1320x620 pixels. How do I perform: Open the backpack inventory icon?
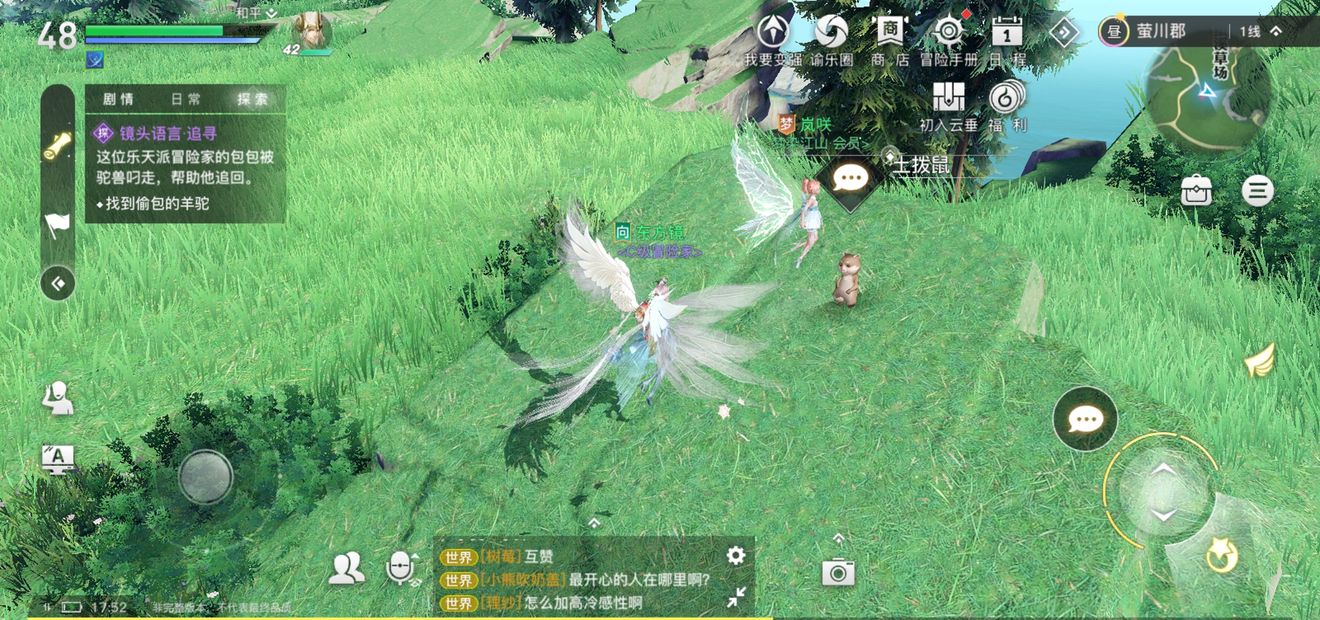click(1196, 190)
